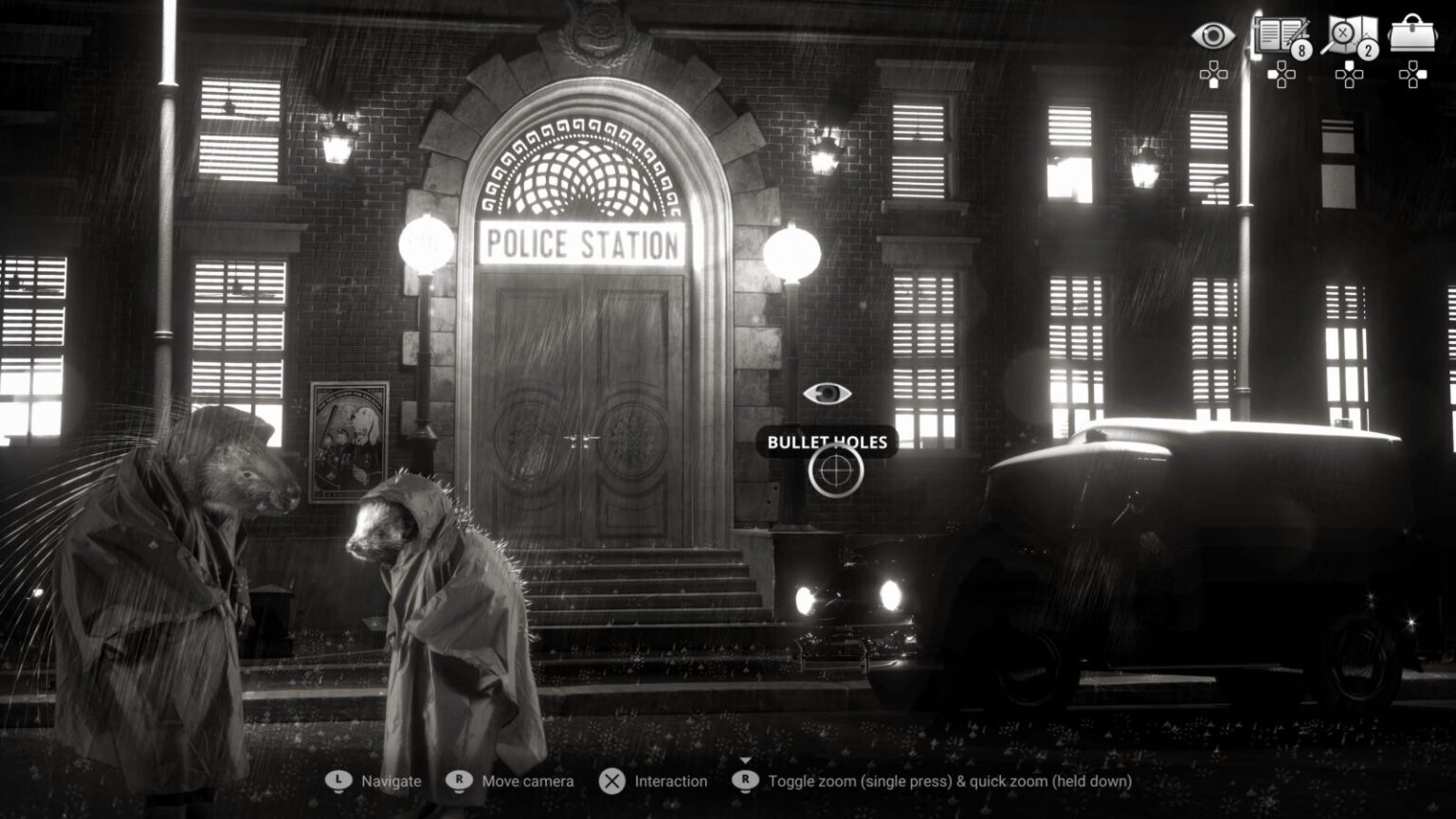This screenshot has width=1456, height=819.
Task: Inspect the Bullet Holes hotspot label
Action: (827, 442)
